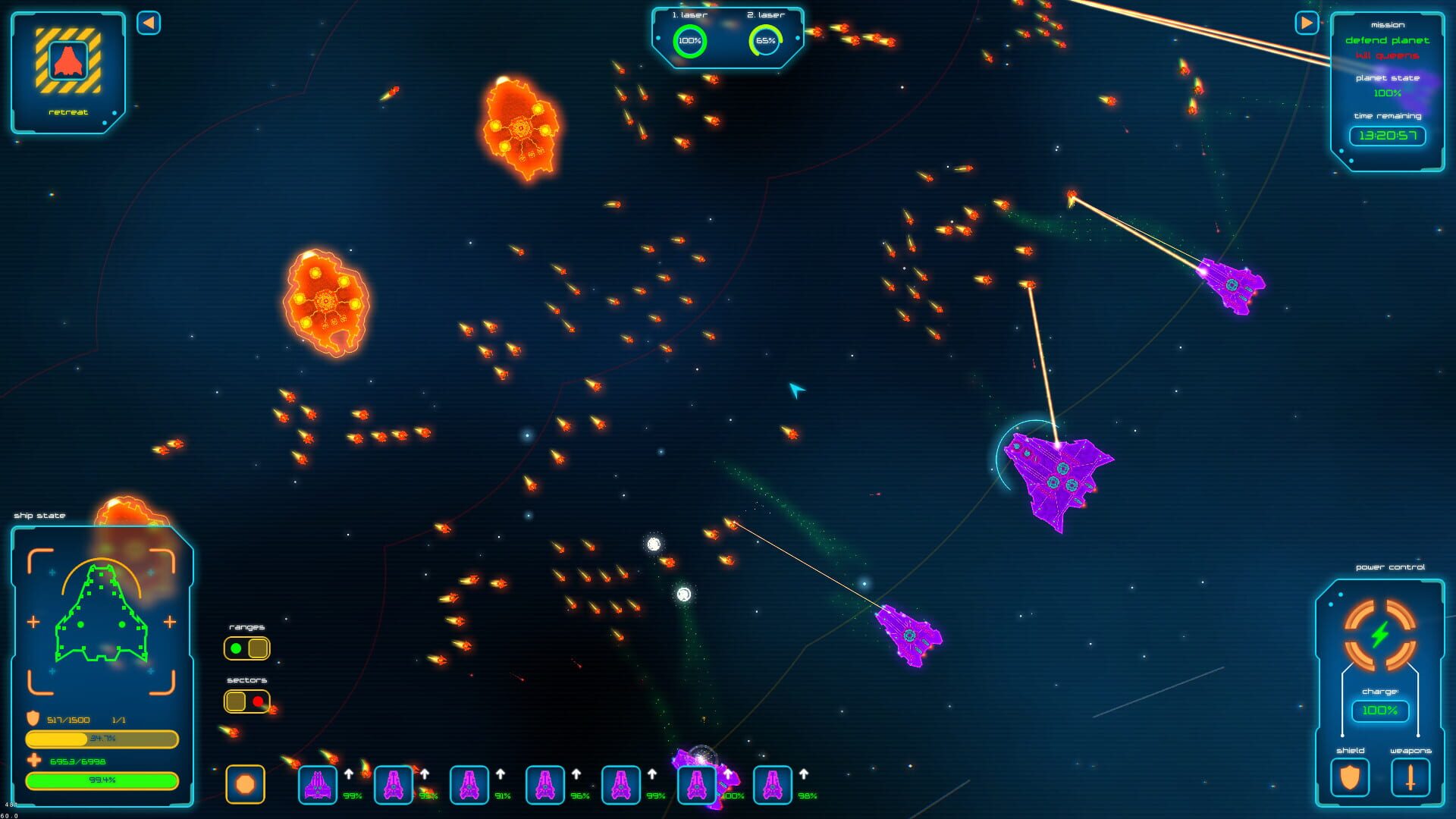Click the right navigation arrow near the mission panel

pyautogui.click(x=1306, y=23)
